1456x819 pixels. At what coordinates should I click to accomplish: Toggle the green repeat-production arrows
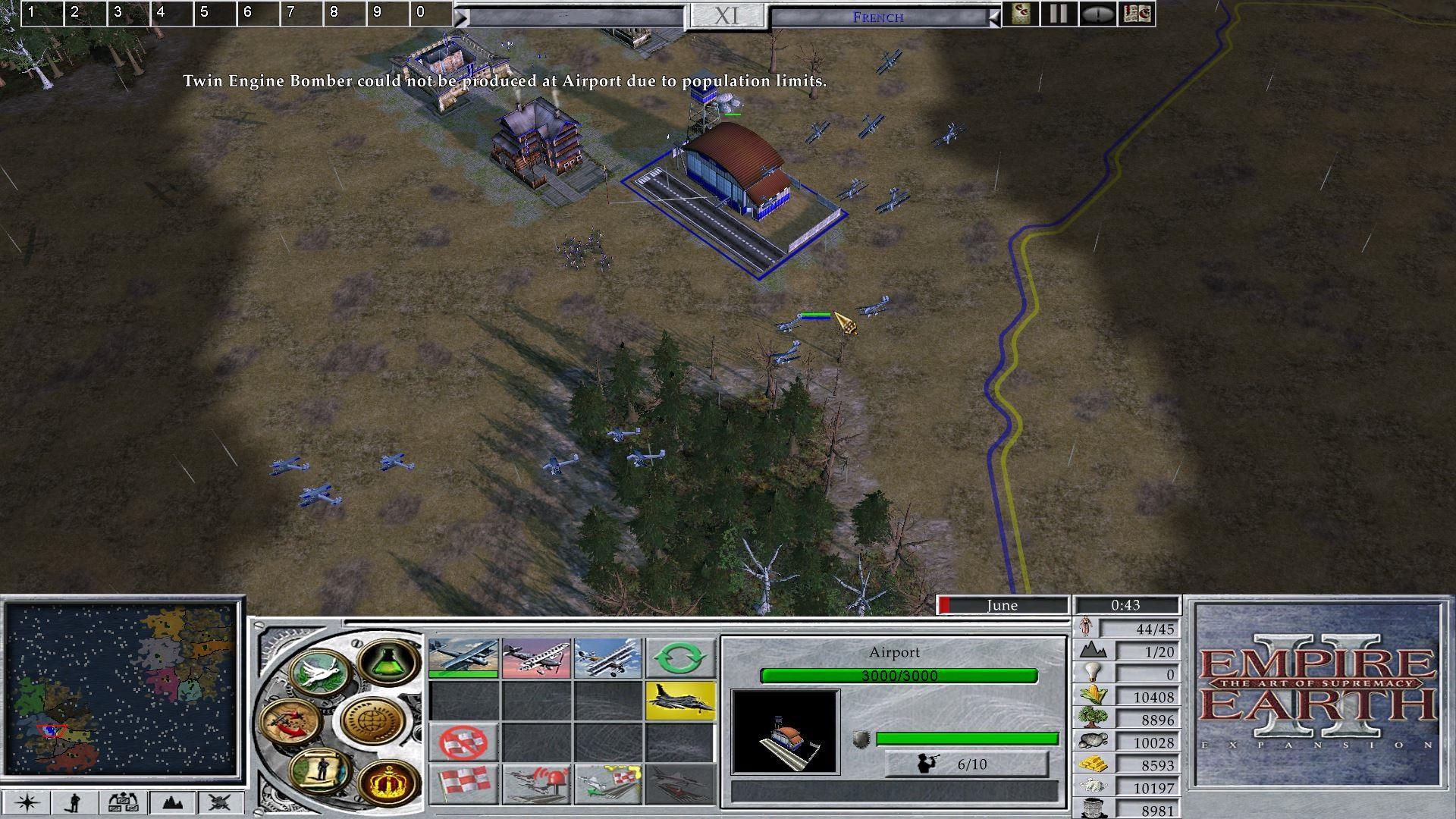[x=680, y=657]
